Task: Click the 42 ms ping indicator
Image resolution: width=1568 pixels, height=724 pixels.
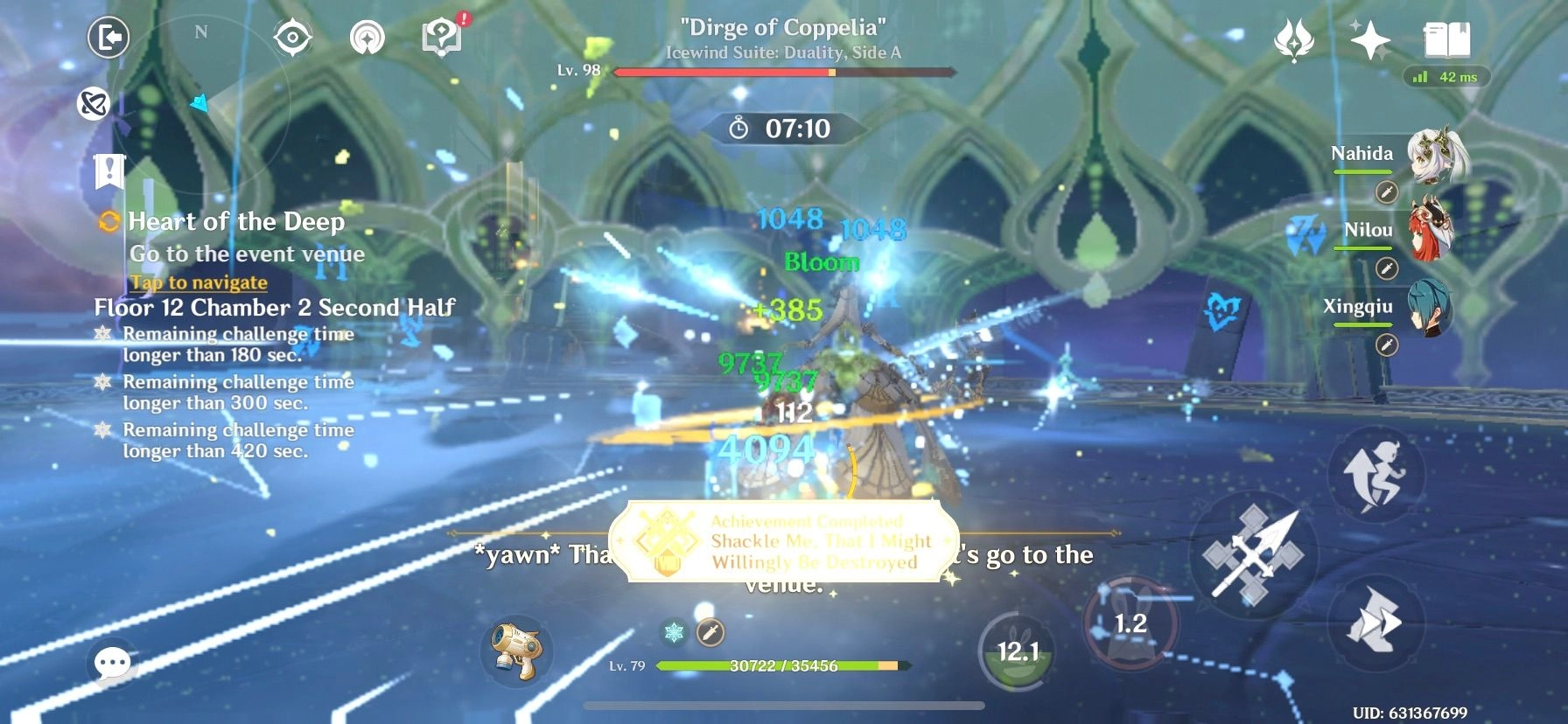Action: click(1448, 77)
